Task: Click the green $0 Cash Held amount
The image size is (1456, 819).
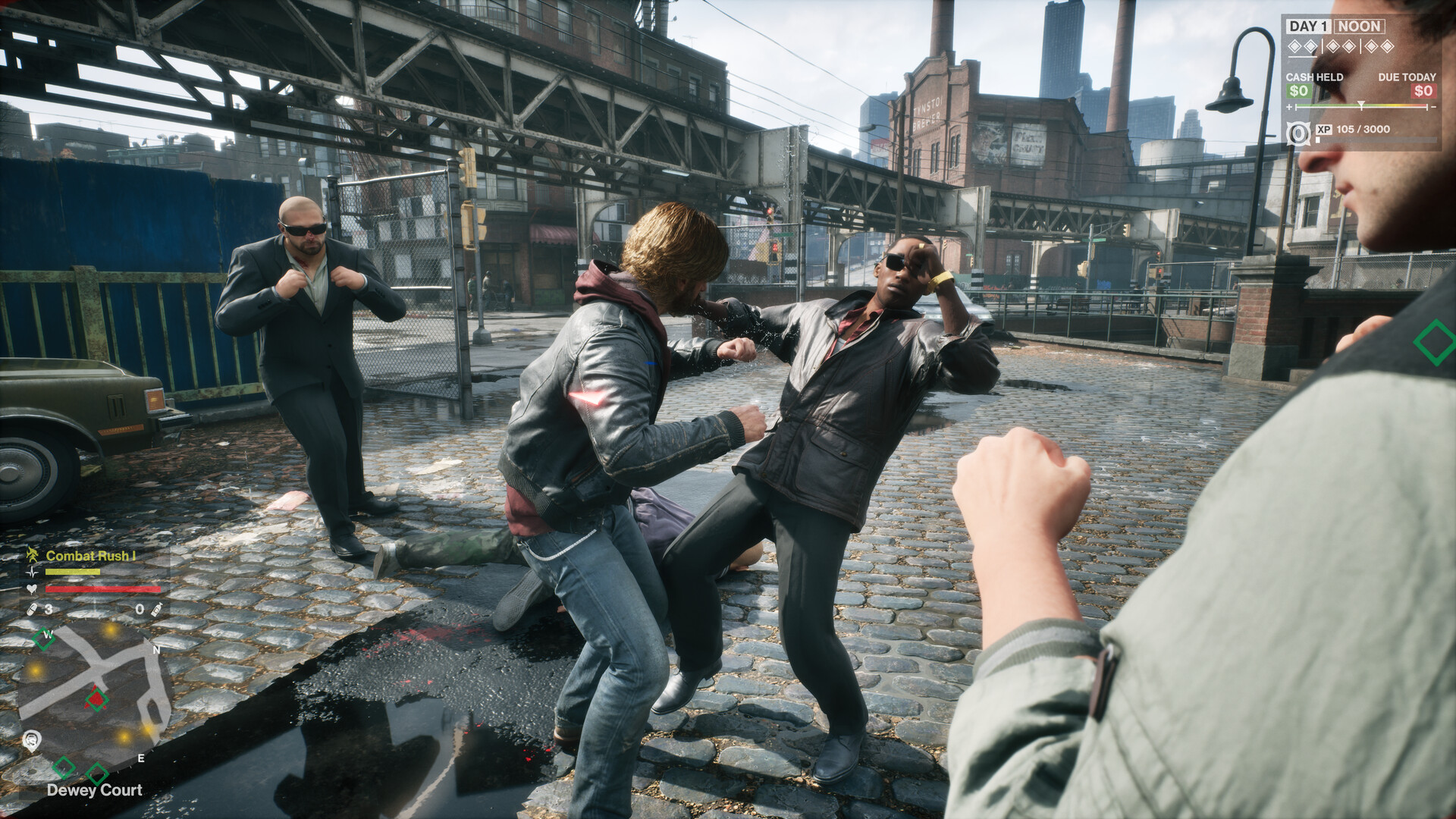Action: point(1298,90)
